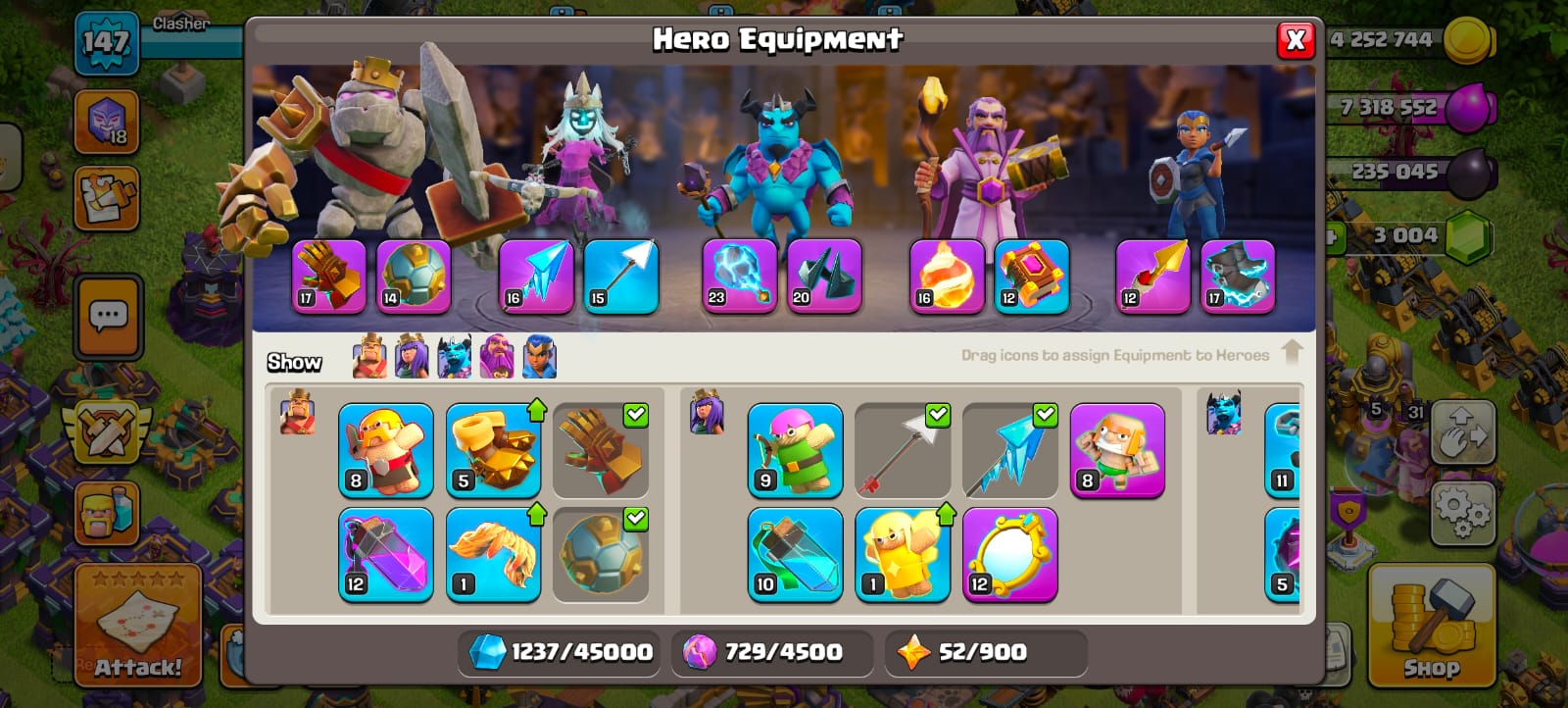Viewport: 1568px width, 708px height.
Task: Select the Royal Champion's Electro Boots slot
Action: click(x=1238, y=277)
